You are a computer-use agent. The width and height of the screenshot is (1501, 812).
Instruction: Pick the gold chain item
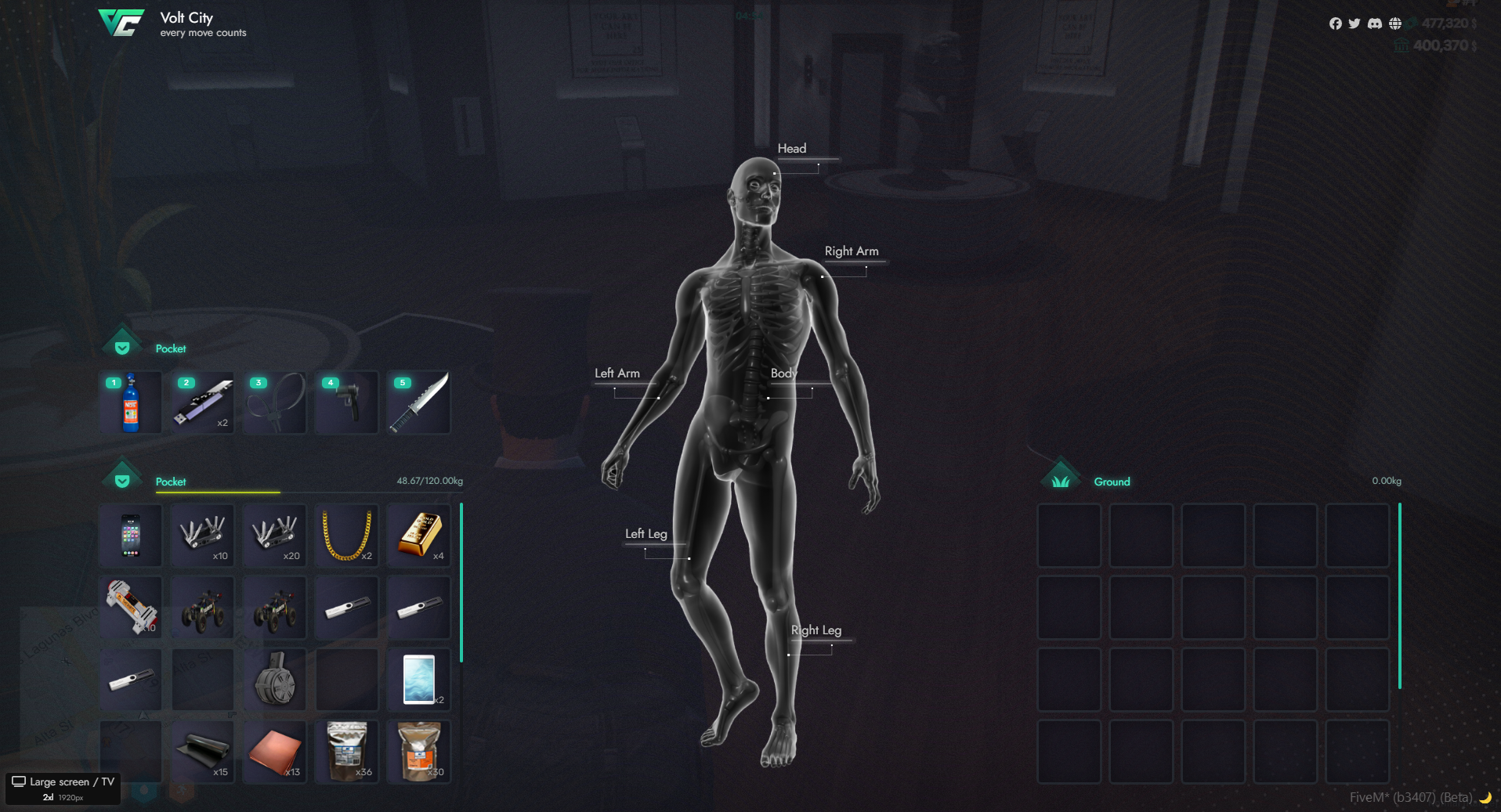(x=346, y=536)
